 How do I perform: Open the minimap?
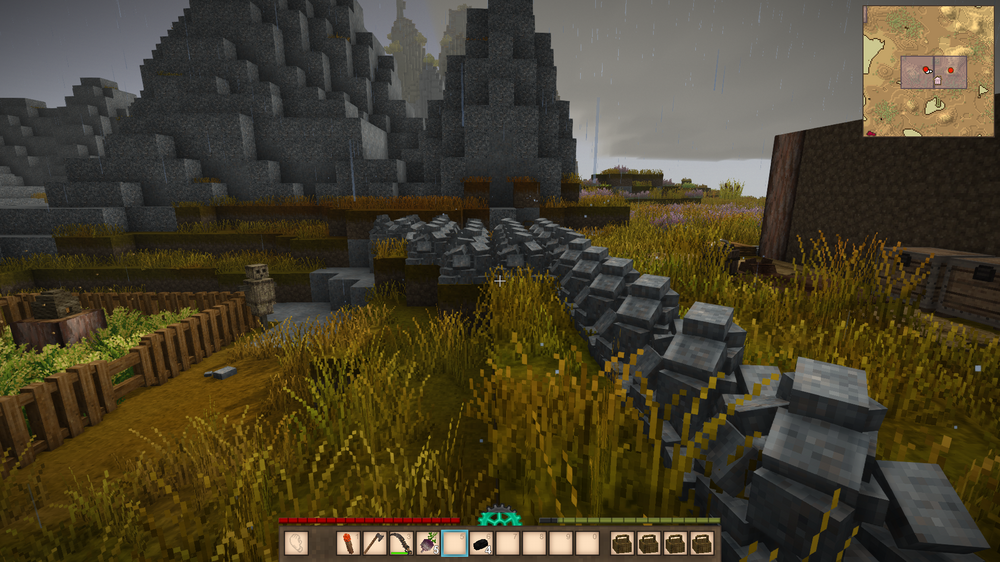[928, 70]
